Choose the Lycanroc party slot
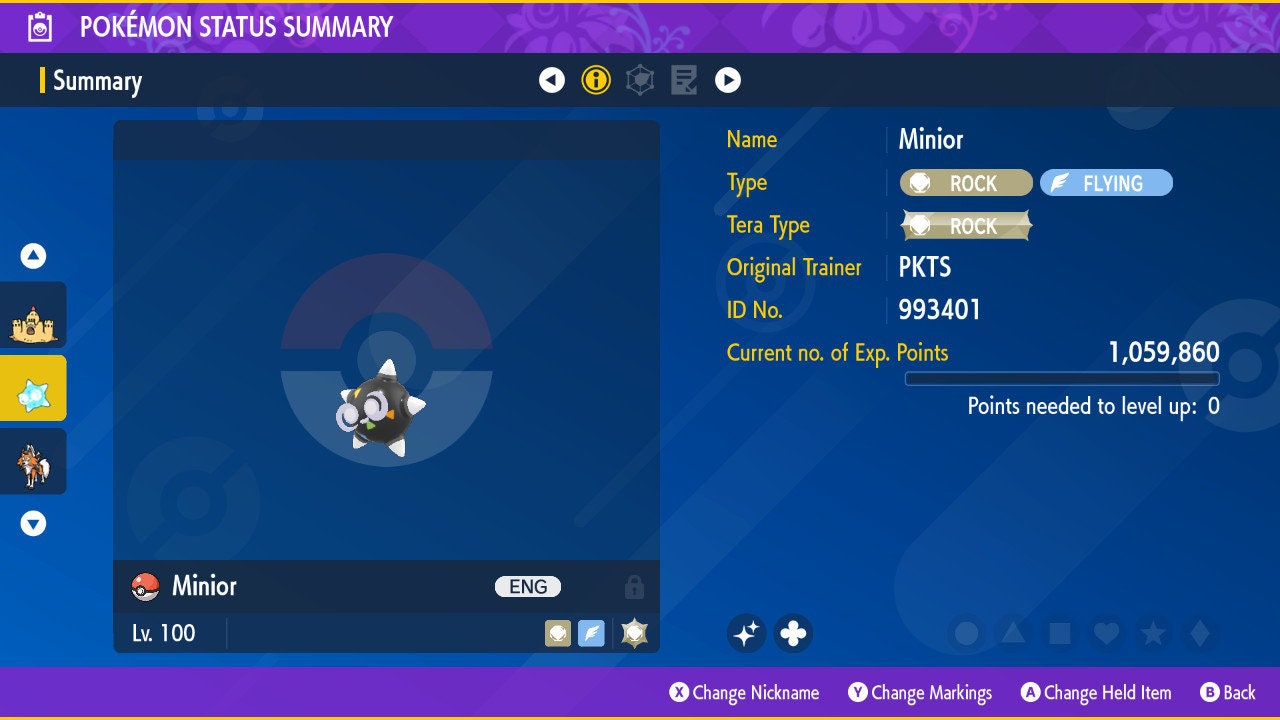 (x=33, y=461)
